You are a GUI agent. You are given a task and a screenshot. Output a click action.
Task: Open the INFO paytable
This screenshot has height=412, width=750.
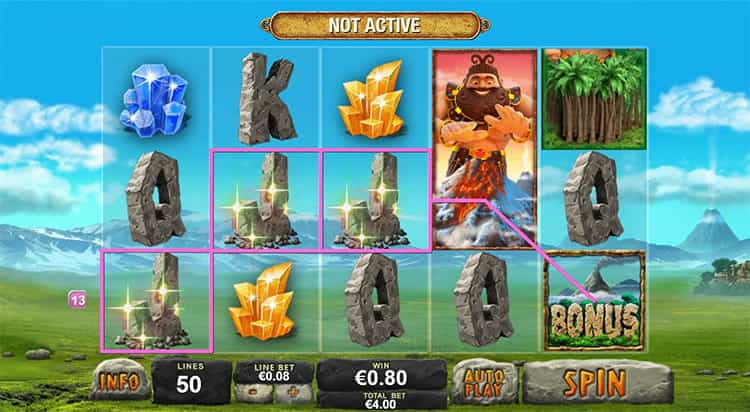pyautogui.click(x=120, y=381)
